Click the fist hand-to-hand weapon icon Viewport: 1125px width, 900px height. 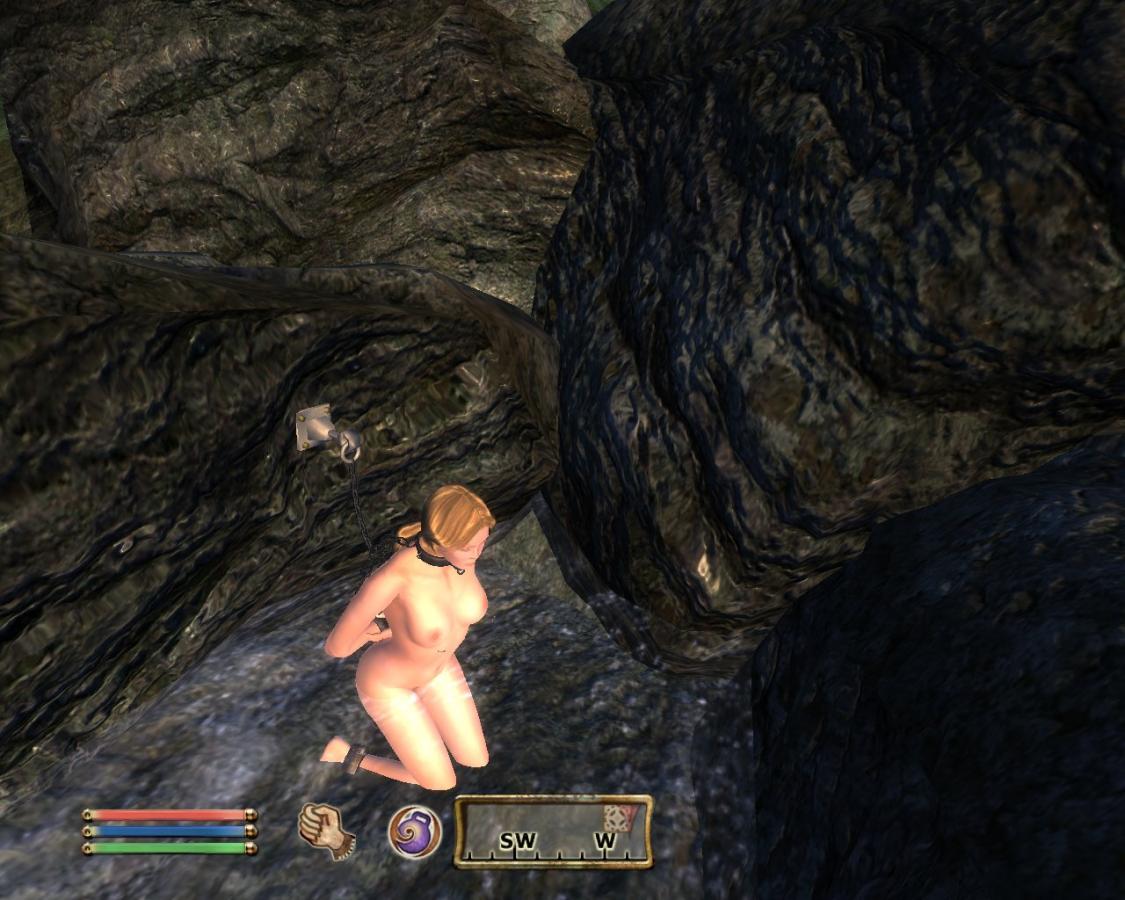[x=326, y=830]
